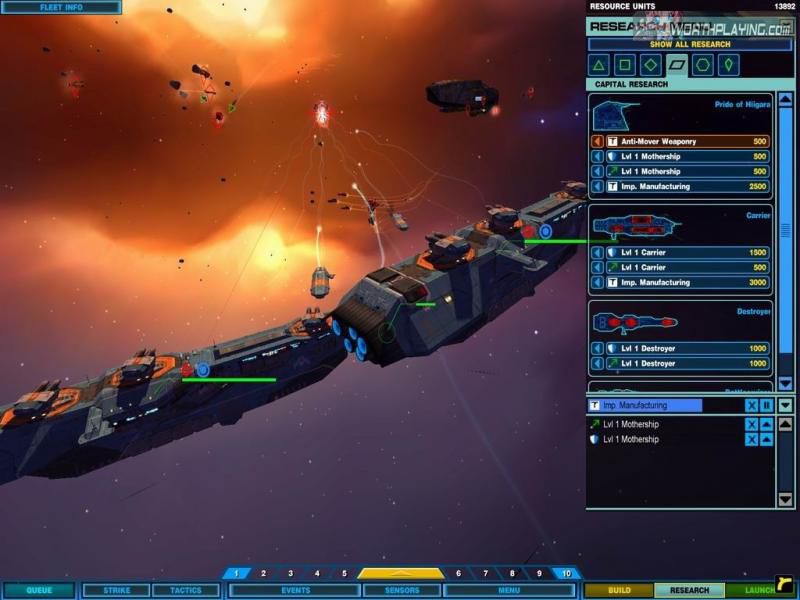800x600 pixels.
Task: Choose Carrier Imp. Manufacturing costing 3000
Action: [x=680, y=283]
